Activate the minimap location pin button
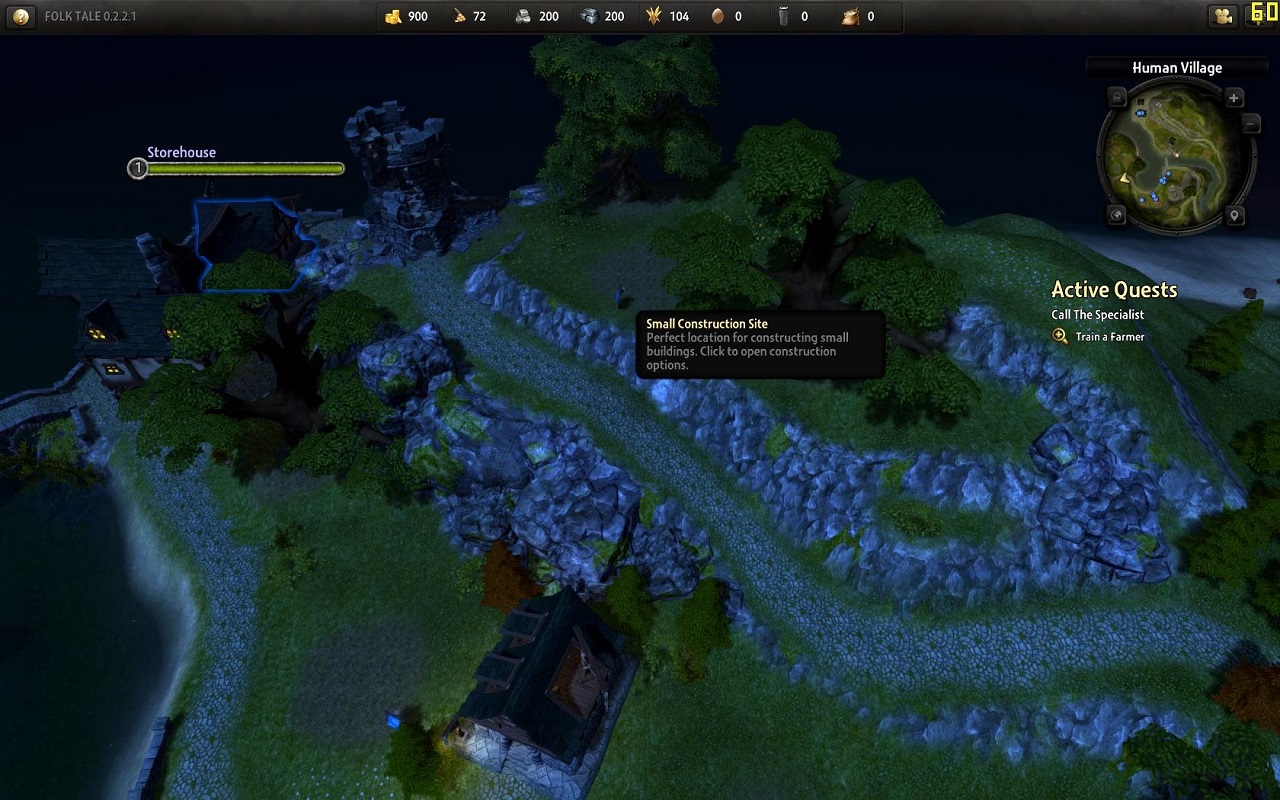This screenshot has width=1280, height=800. [1234, 215]
